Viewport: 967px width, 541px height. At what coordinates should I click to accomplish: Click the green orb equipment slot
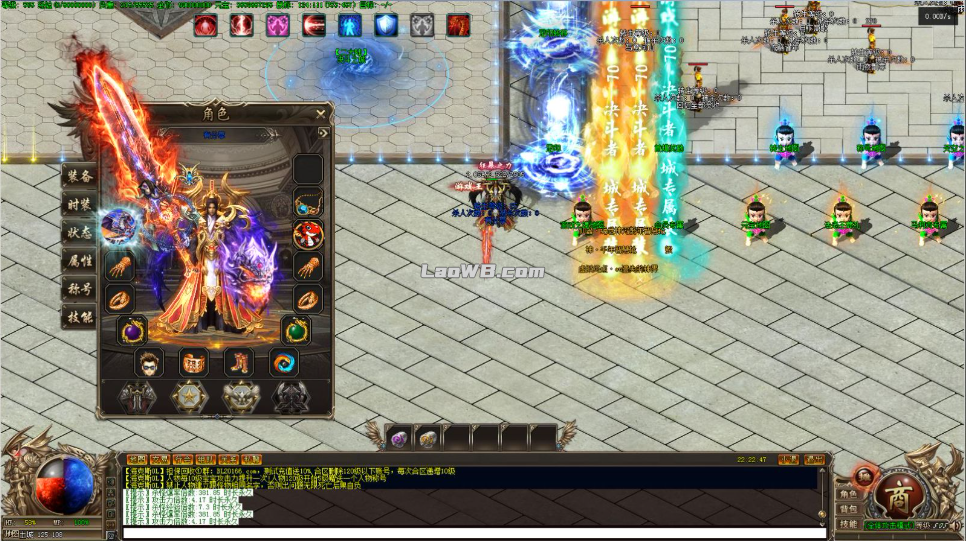(295, 329)
